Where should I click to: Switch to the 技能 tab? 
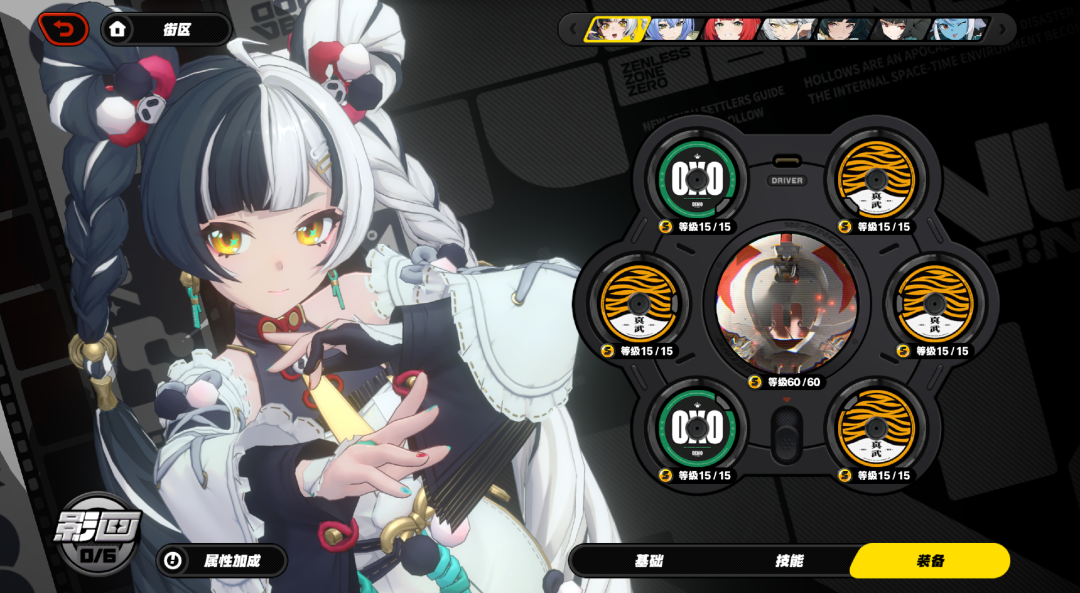(789, 561)
